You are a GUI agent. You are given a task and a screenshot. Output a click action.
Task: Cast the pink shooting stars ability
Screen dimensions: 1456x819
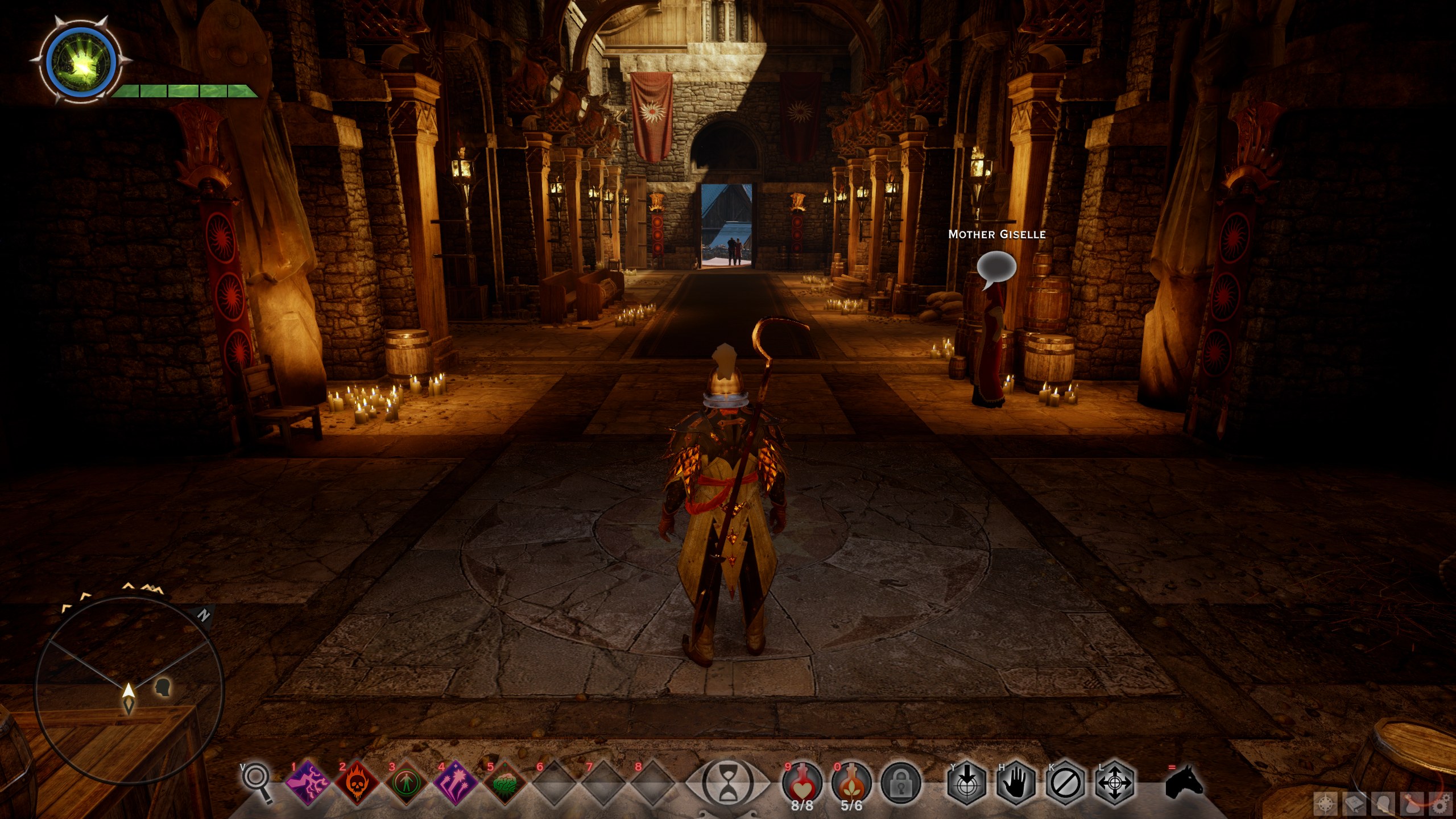click(456, 783)
